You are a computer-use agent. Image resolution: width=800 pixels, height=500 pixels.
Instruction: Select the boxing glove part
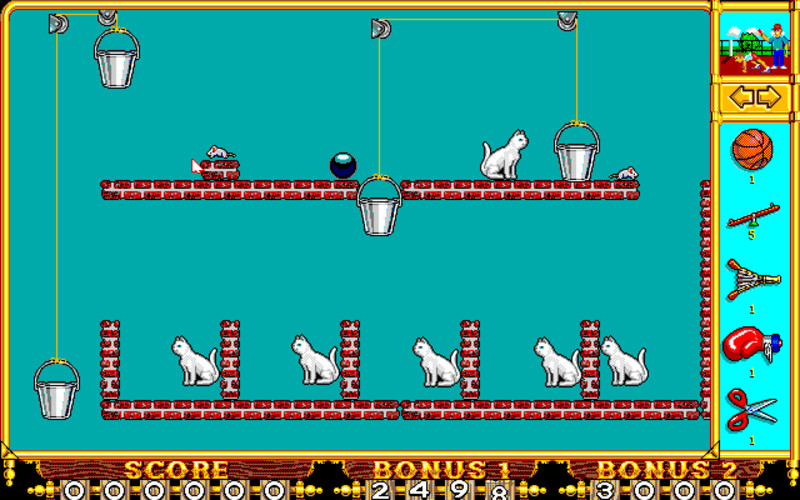752,345
